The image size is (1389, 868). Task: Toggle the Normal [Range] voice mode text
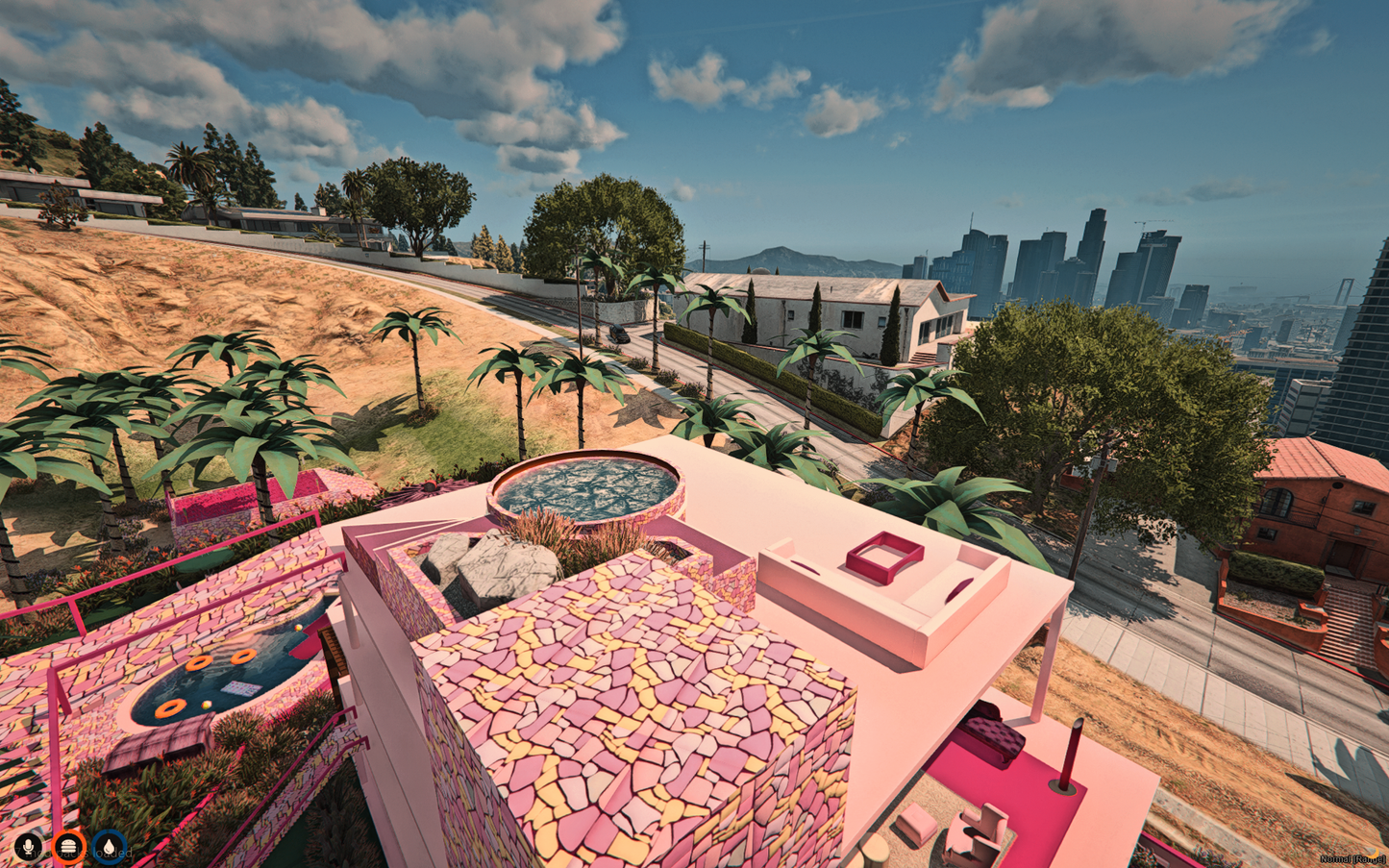pyautogui.click(x=1350, y=858)
